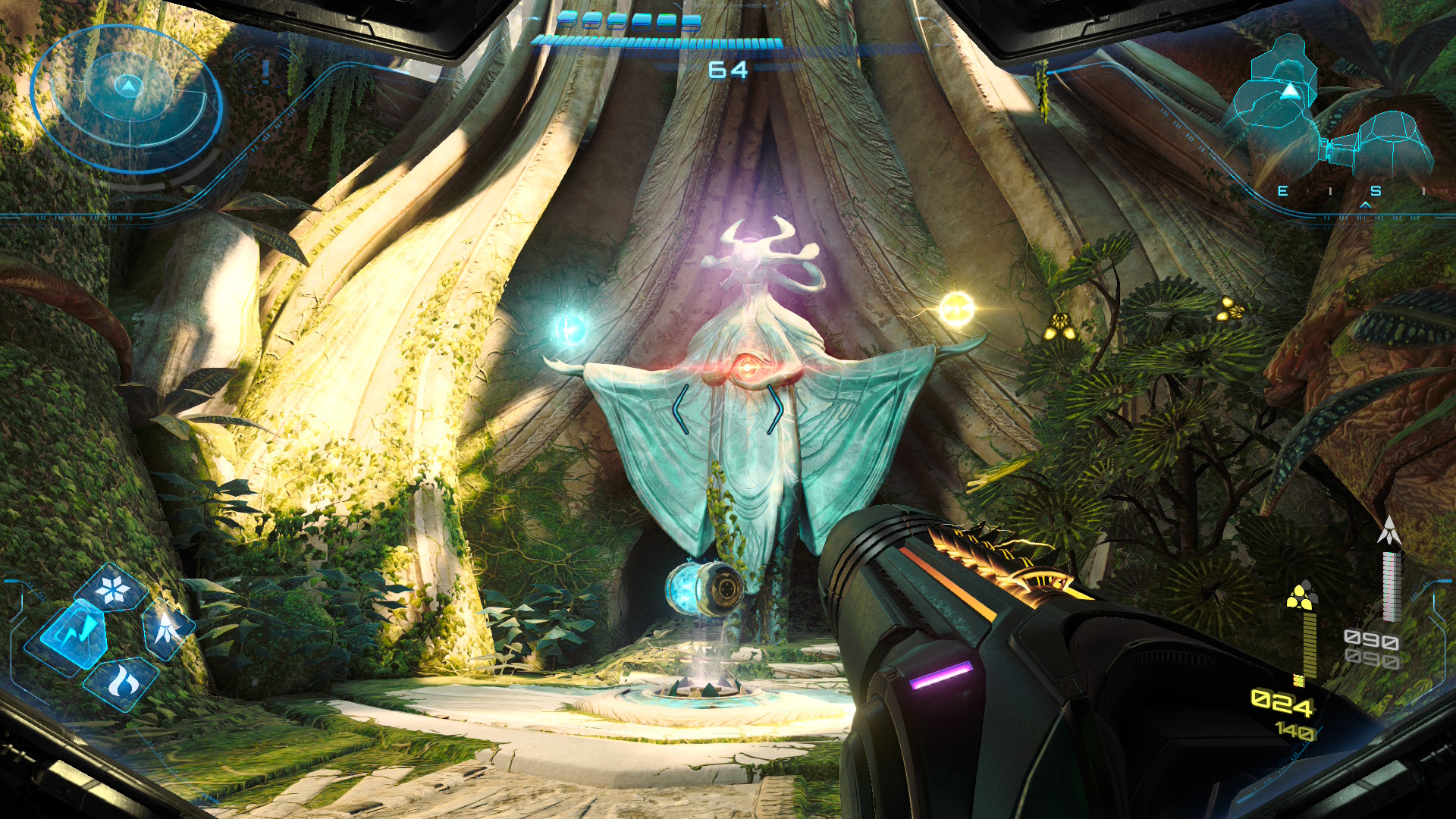Click the white missile icon above the ammo gauge
This screenshot has width=1456, height=819.
click(x=1389, y=531)
